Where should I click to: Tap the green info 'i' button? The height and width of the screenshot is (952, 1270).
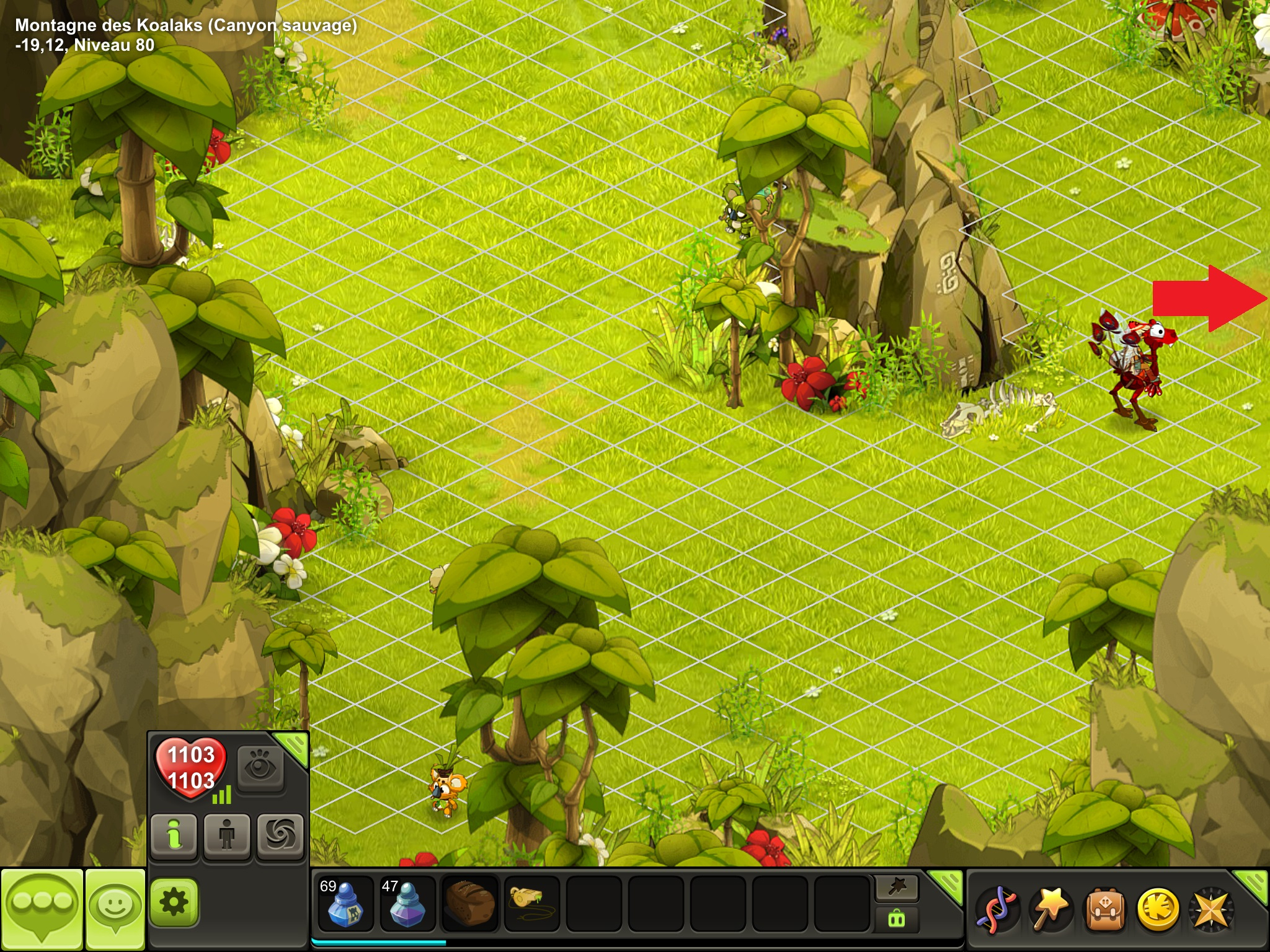coord(174,836)
